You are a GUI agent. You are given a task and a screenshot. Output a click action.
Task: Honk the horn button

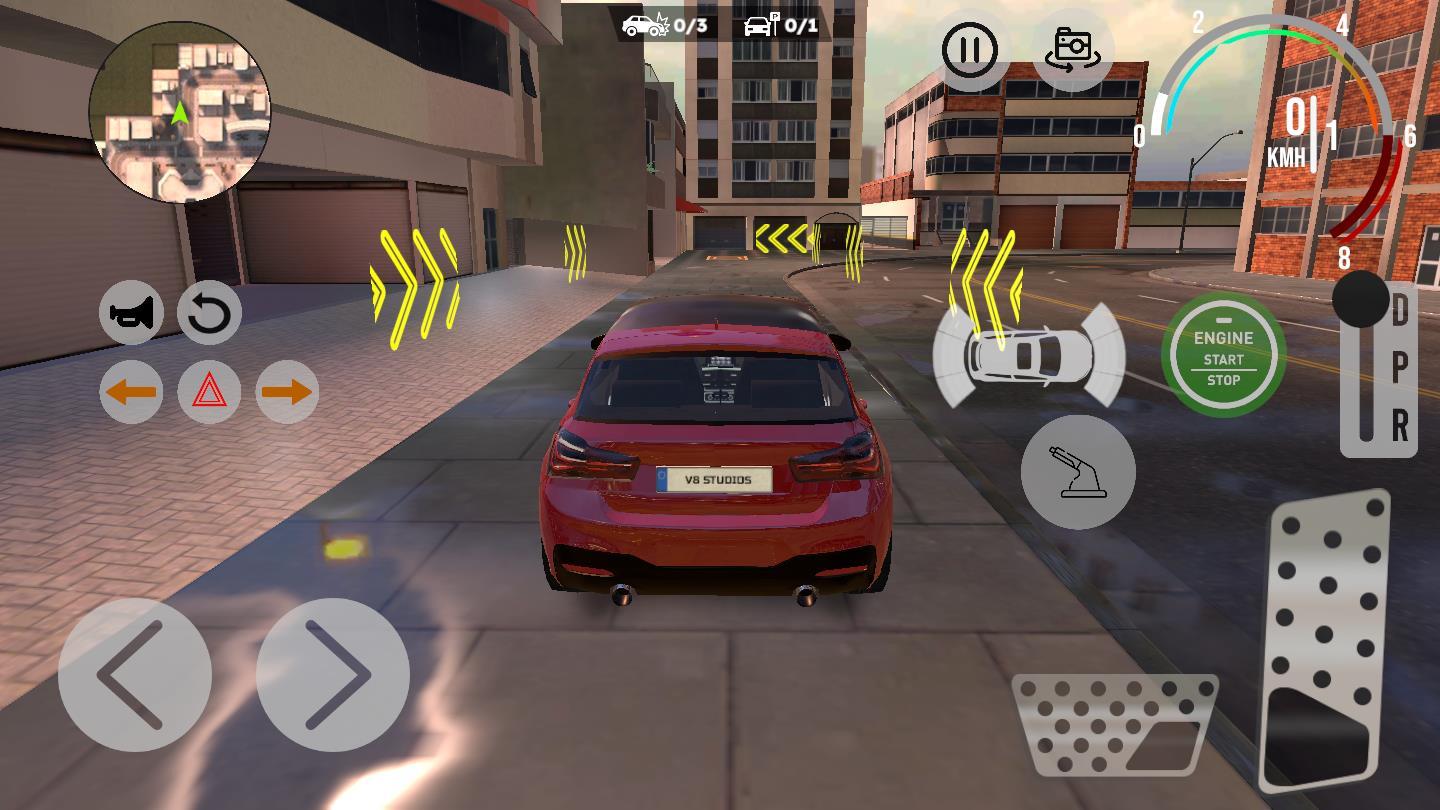click(131, 313)
